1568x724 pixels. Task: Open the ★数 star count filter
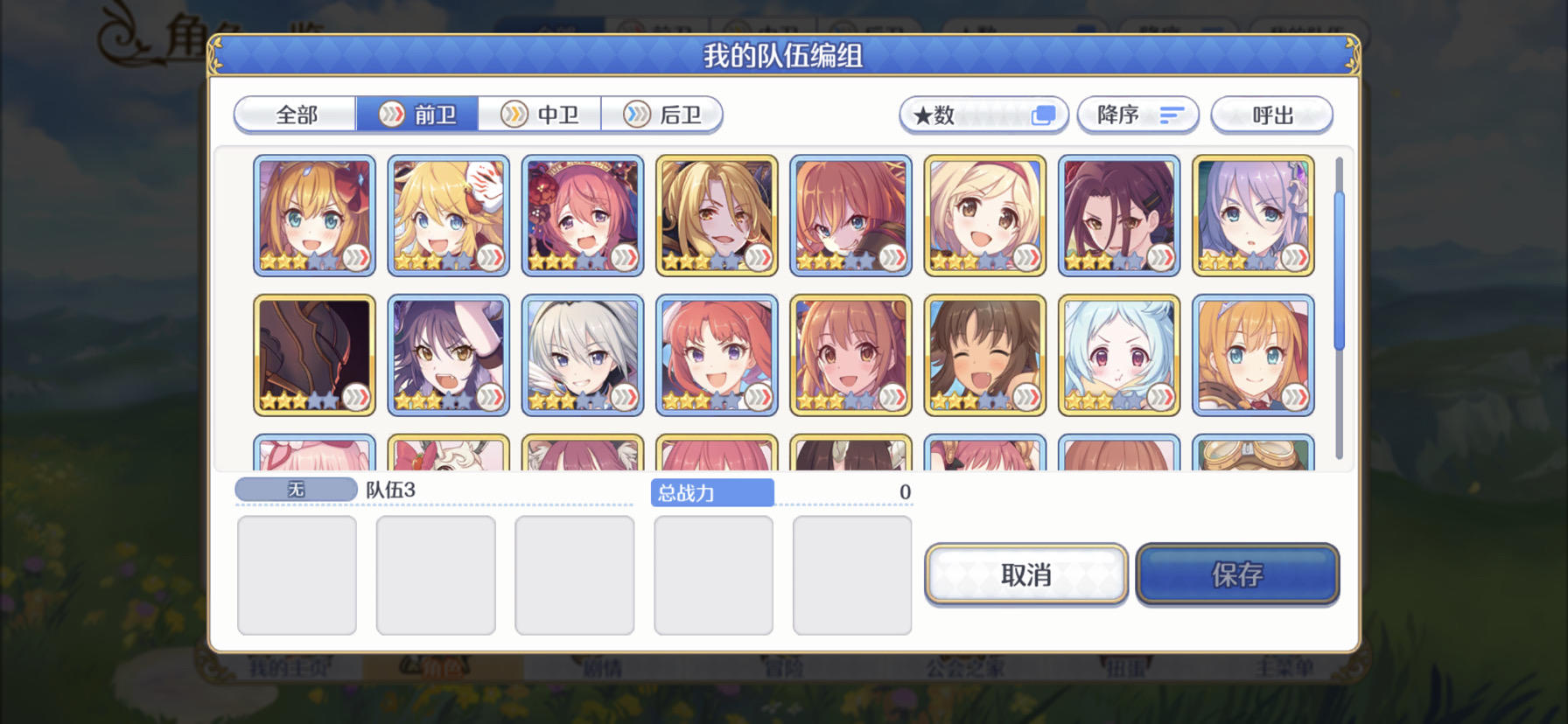pyautogui.click(x=983, y=114)
